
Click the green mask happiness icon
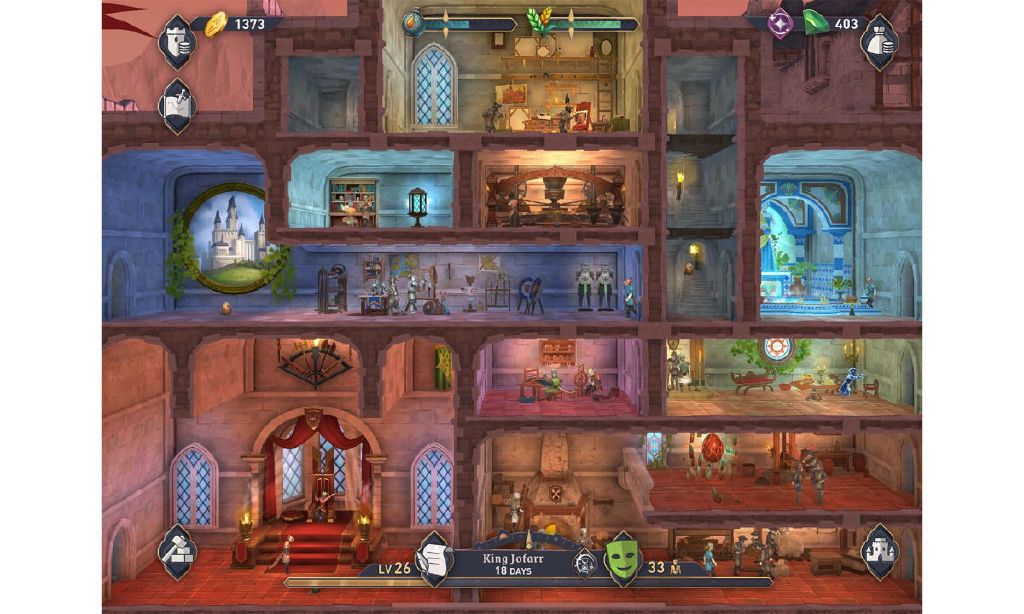point(621,558)
